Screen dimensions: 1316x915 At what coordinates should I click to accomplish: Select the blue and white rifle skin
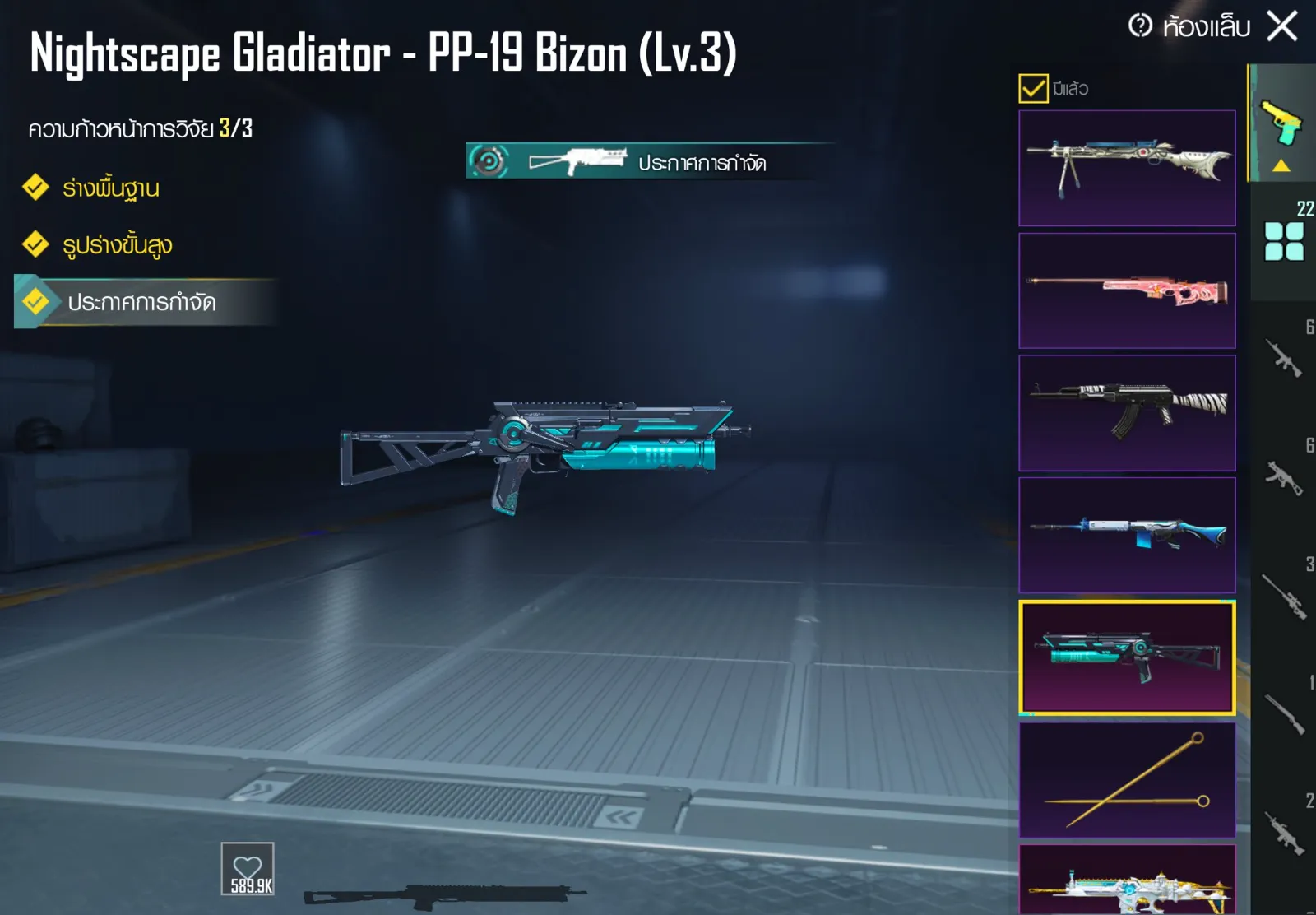coord(1127,535)
